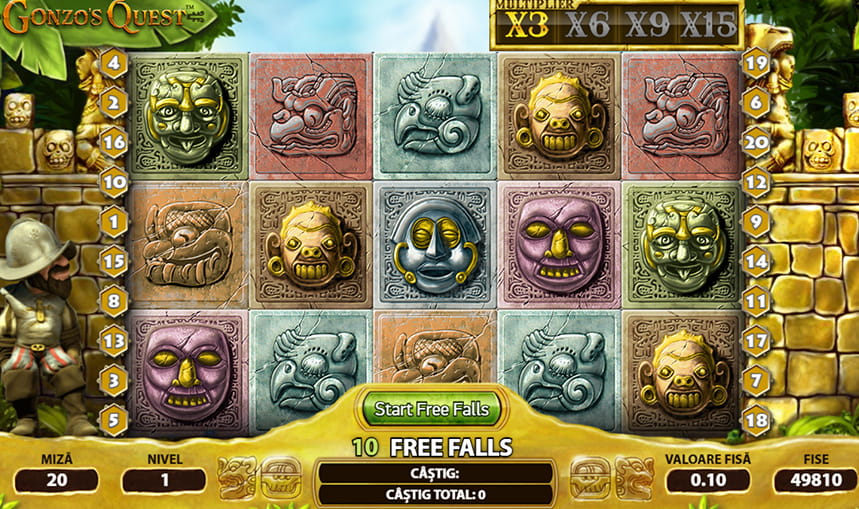Click payline badge number 18
Screen dimensions: 859x509
click(756, 418)
